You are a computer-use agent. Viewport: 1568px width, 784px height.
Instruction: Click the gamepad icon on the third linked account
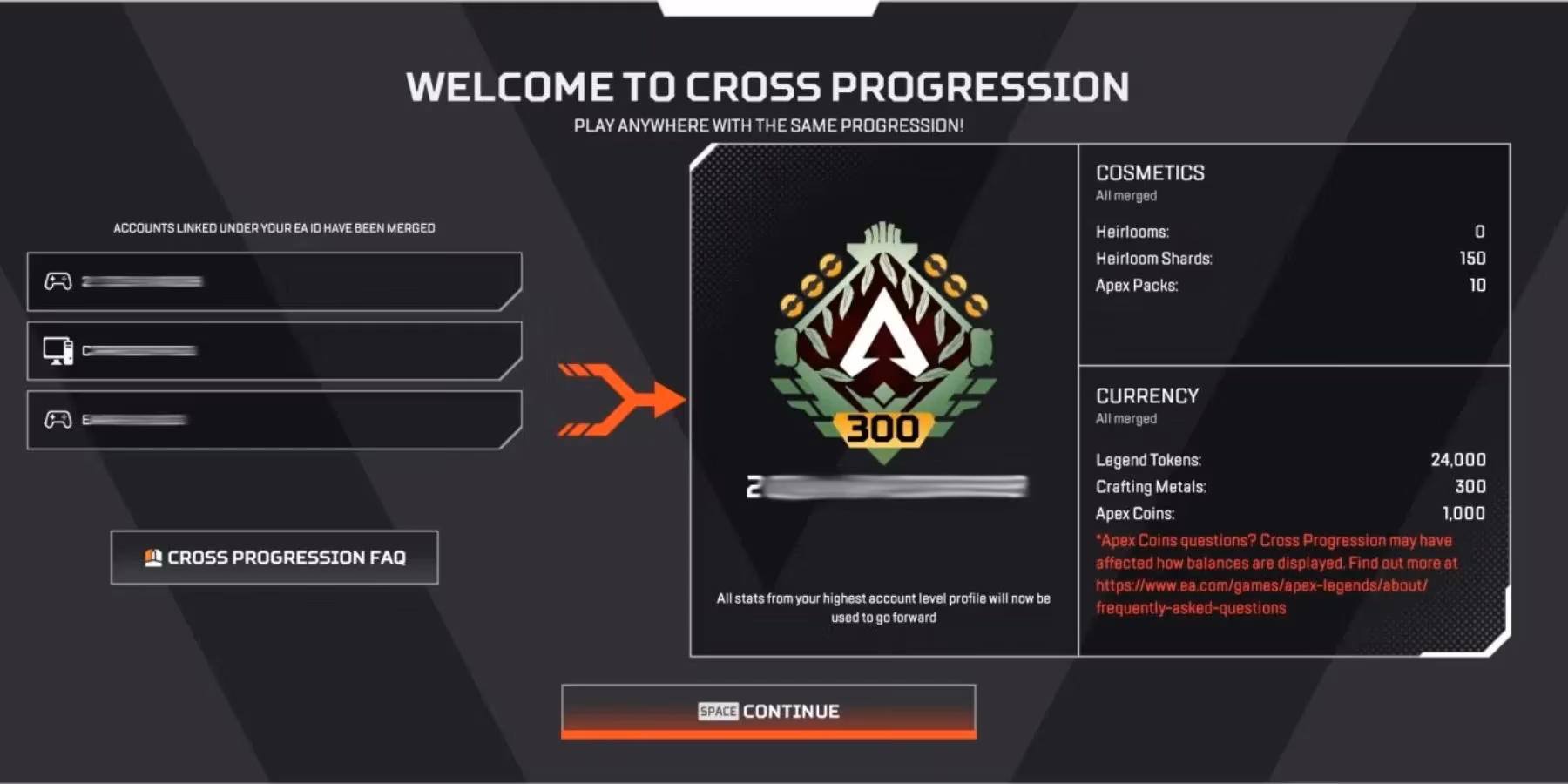click(x=57, y=421)
